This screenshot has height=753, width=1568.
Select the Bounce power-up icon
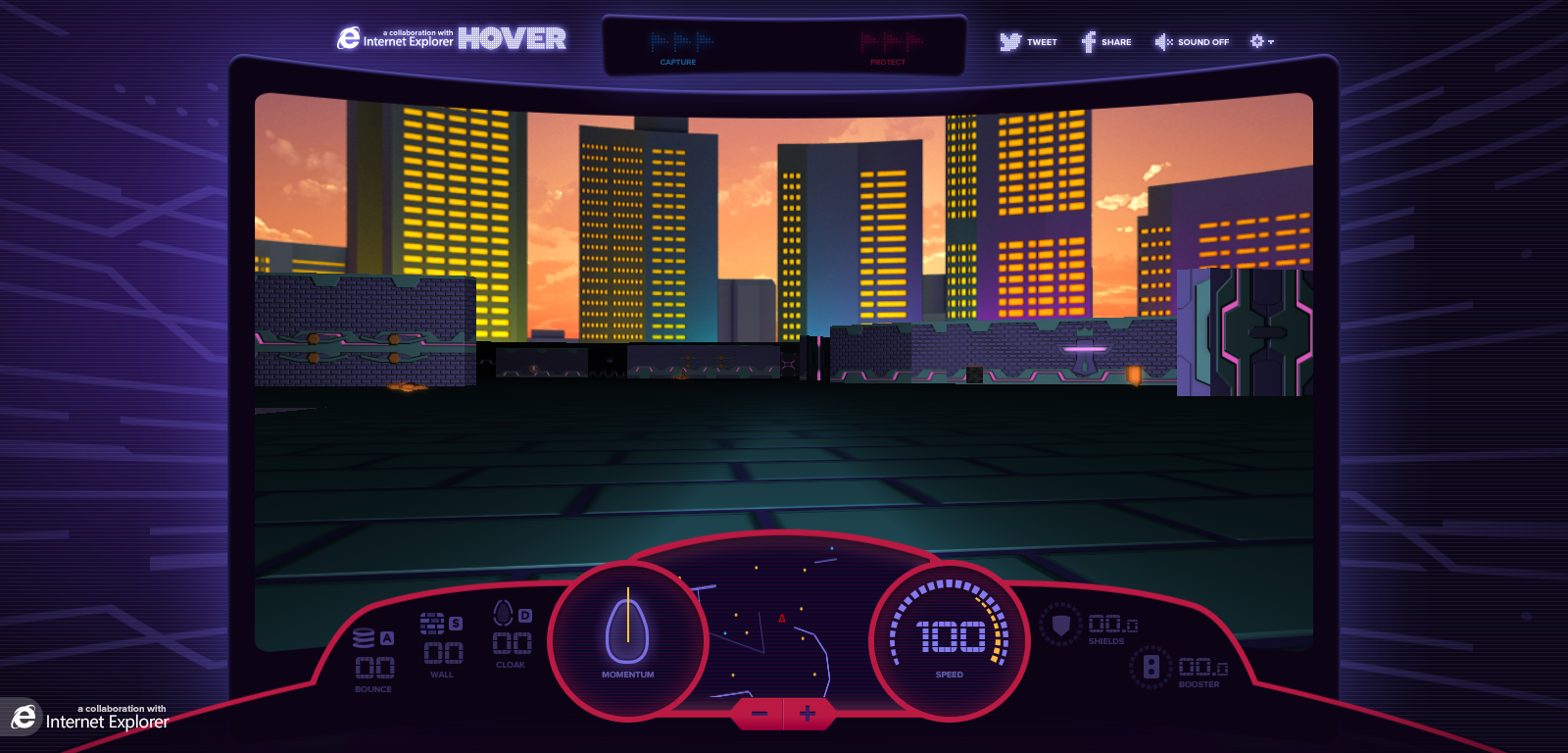pos(366,638)
